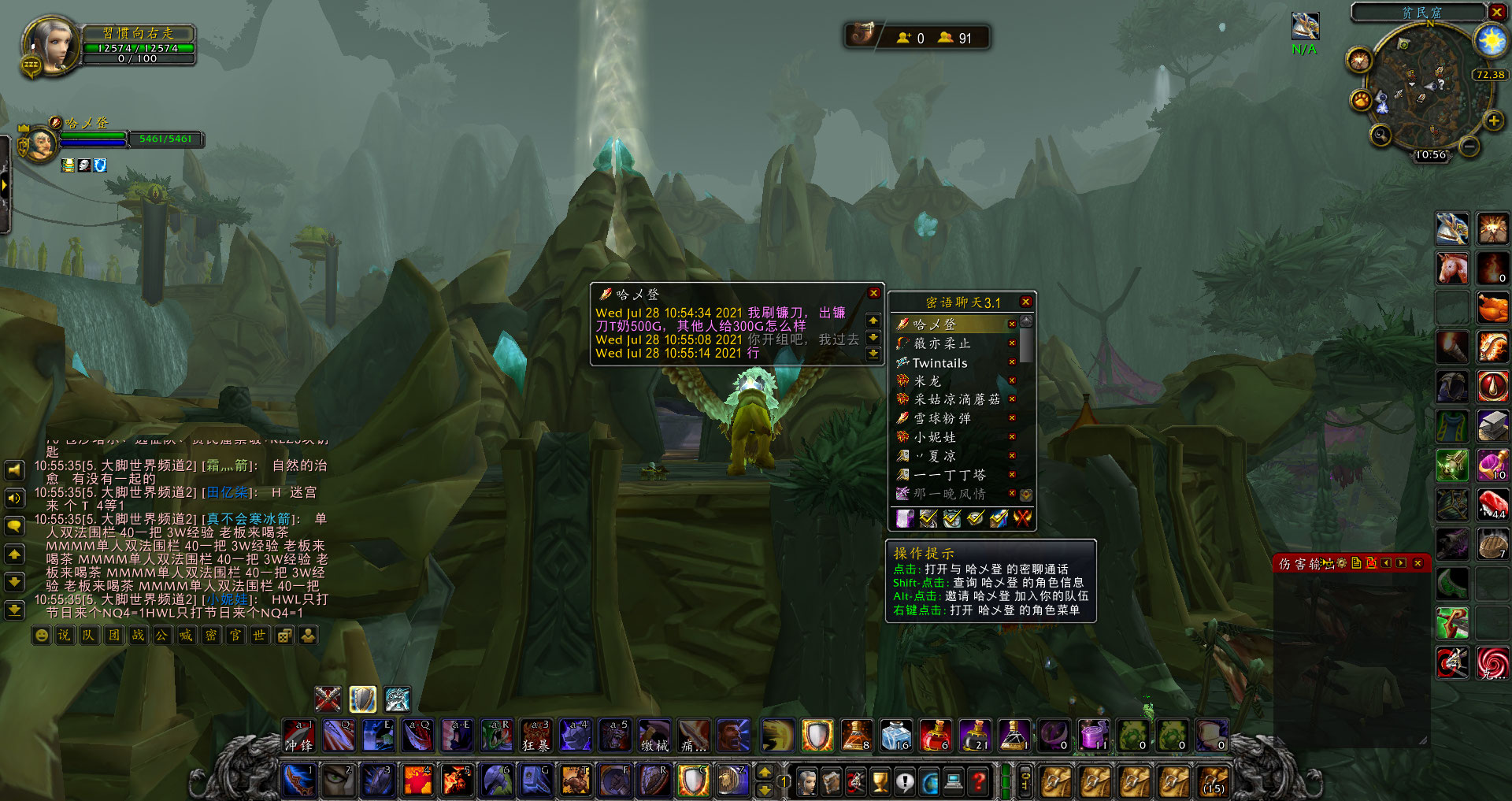Open whisper chat with 雪球粉弹
1512x801 pixels.
[942, 418]
